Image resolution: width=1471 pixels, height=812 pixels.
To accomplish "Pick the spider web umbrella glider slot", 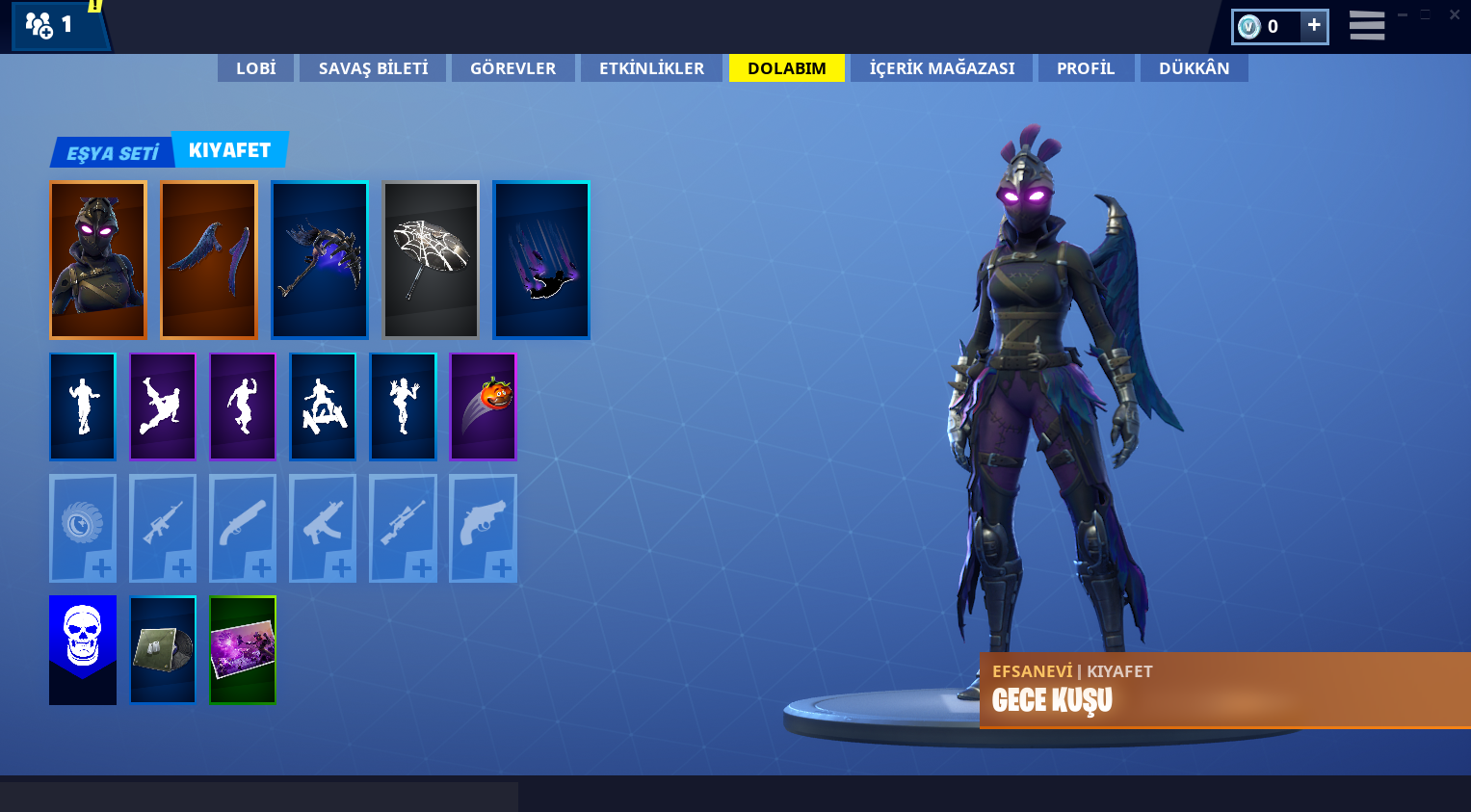I will [431, 260].
